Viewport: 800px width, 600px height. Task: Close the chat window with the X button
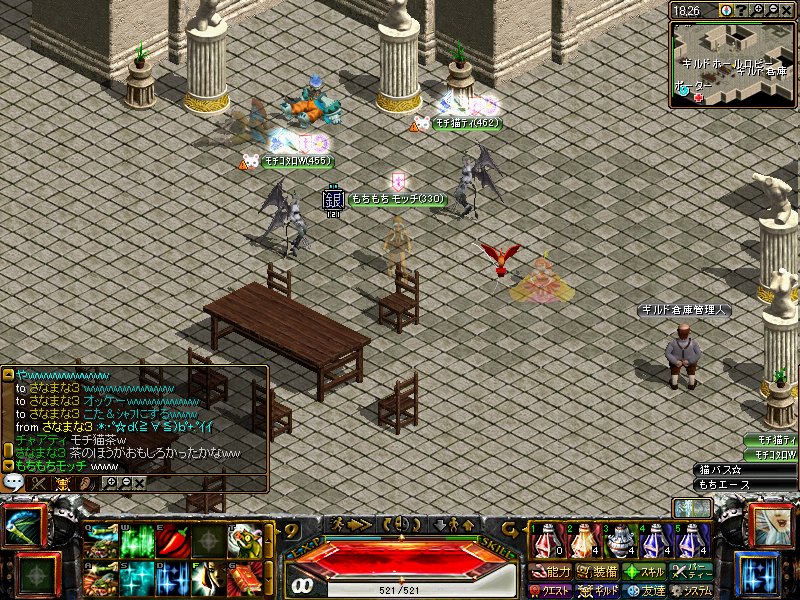(140, 483)
